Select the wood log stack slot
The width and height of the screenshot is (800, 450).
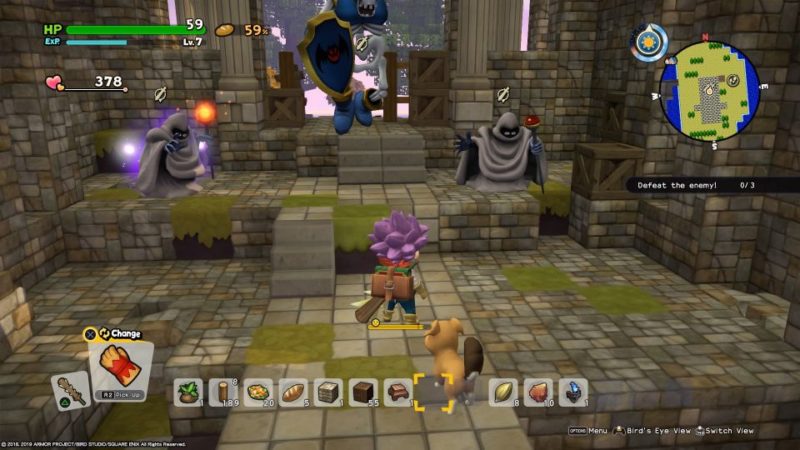[x=224, y=392]
